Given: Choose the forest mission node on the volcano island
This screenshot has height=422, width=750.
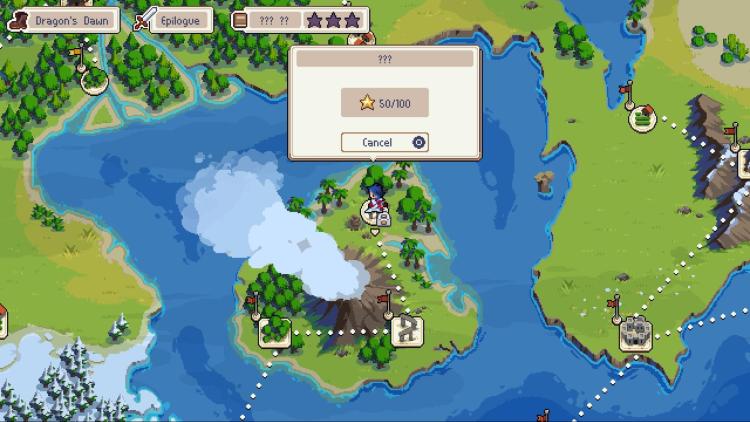Looking at the screenshot, I should pos(274,330).
